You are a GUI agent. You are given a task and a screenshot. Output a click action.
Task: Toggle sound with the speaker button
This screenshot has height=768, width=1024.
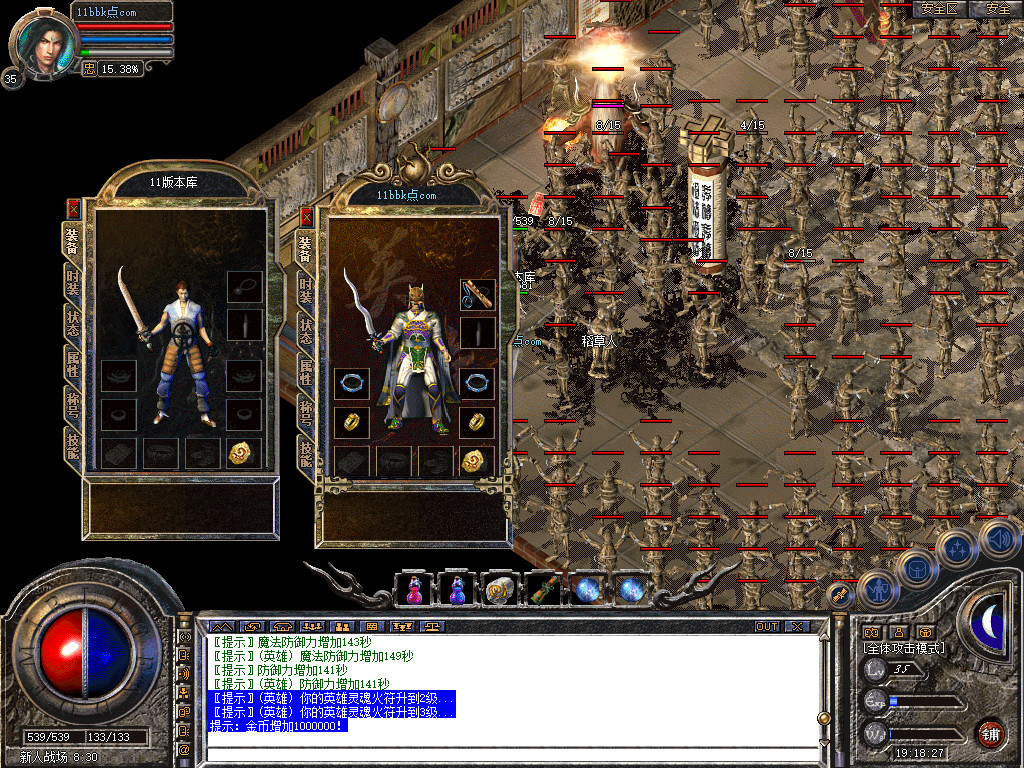997,538
